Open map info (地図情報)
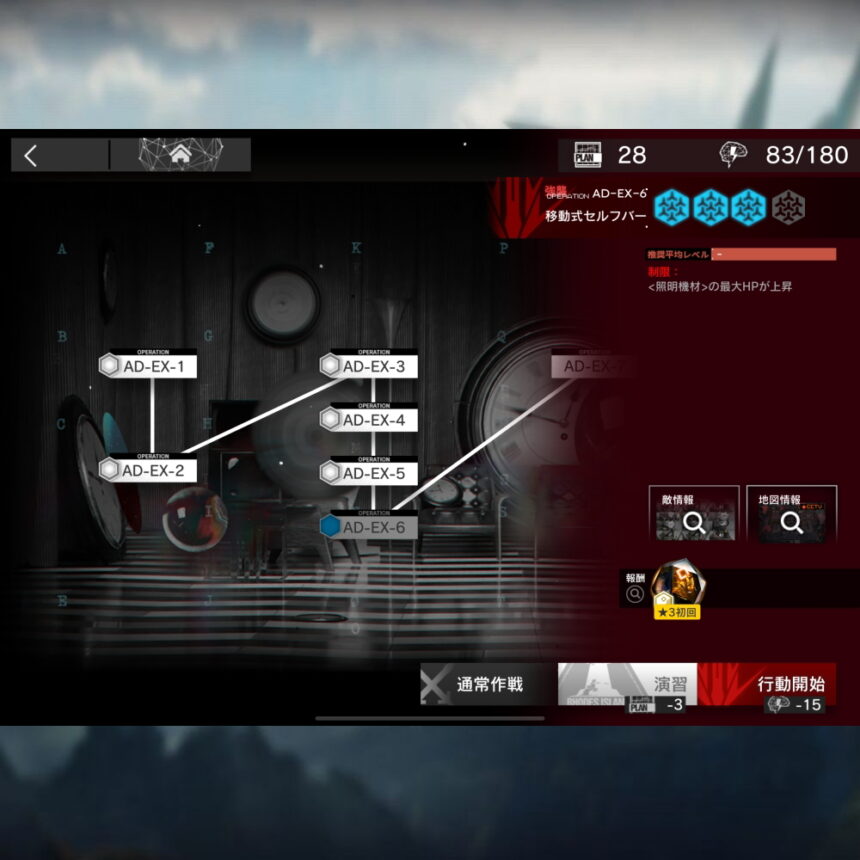 [x=791, y=514]
